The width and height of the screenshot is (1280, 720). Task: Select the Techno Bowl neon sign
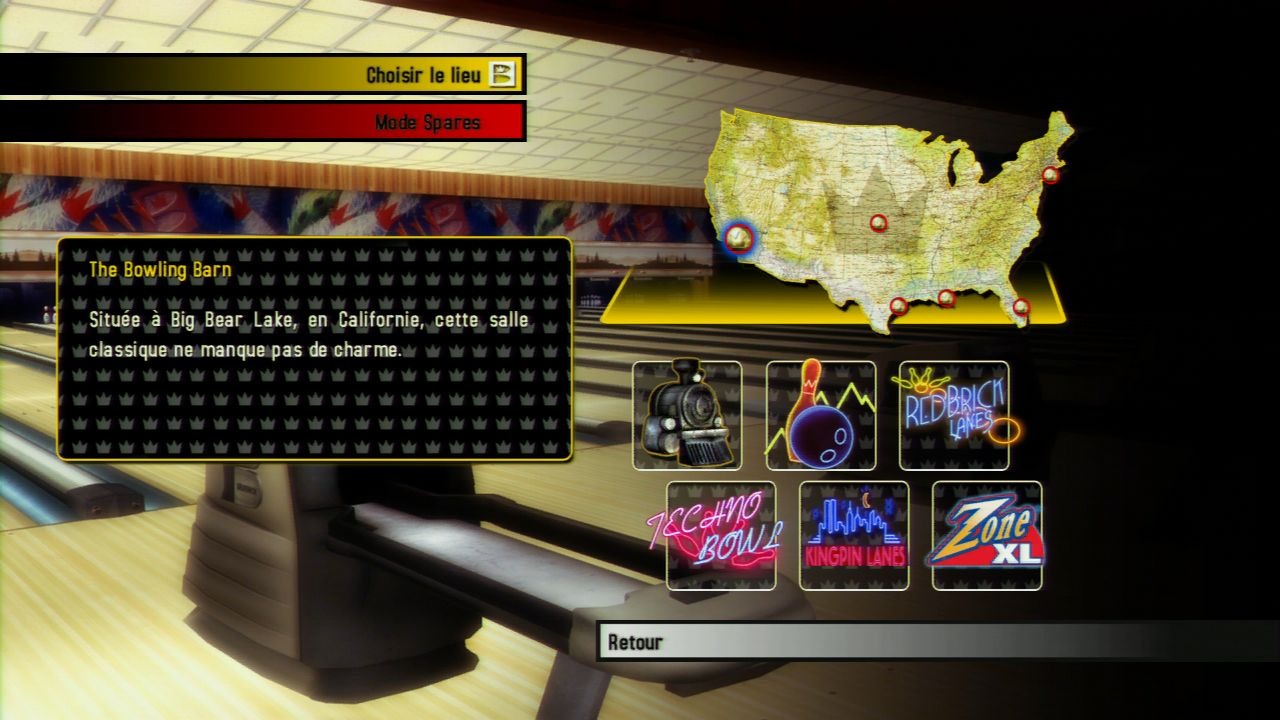tap(720, 535)
